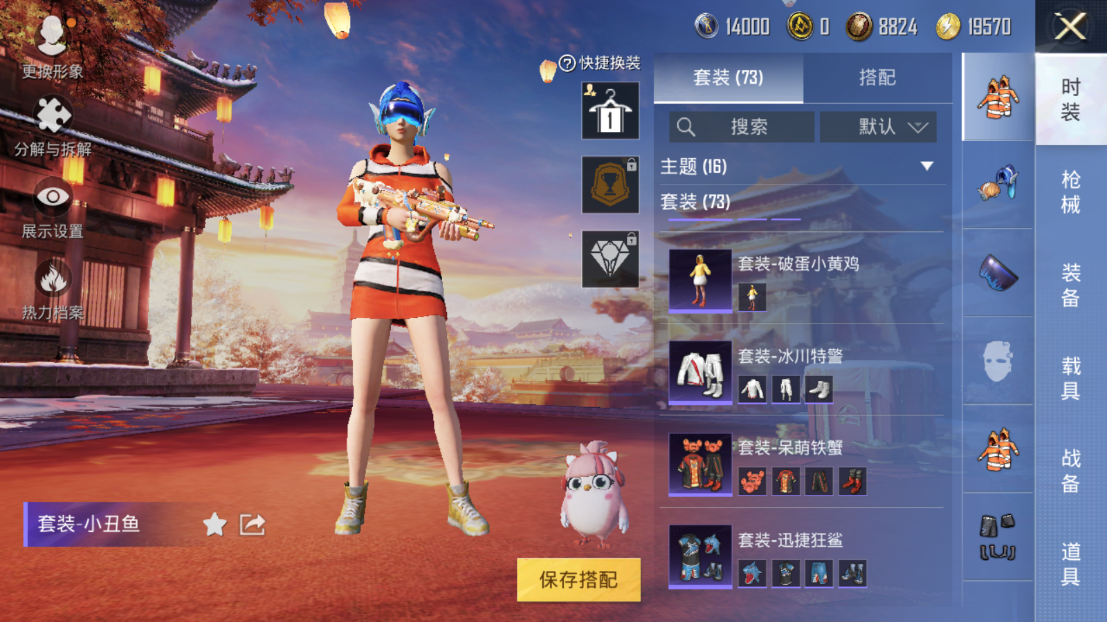Click the 搜索 search field
The height and width of the screenshot is (622, 1107).
(x=742, y=127)
